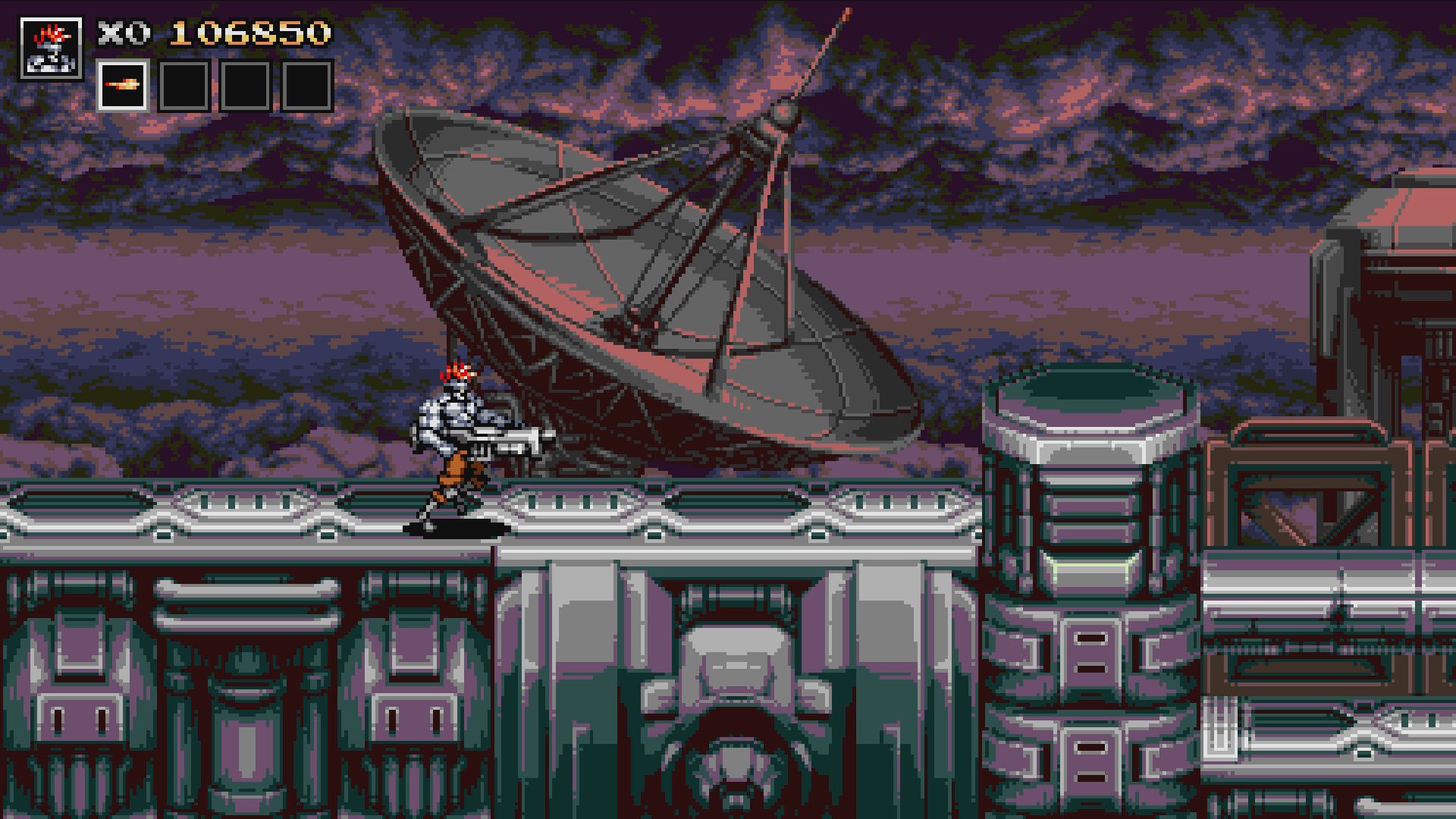
Task: Click the third empty weapon slot
Action: [244, 86]
